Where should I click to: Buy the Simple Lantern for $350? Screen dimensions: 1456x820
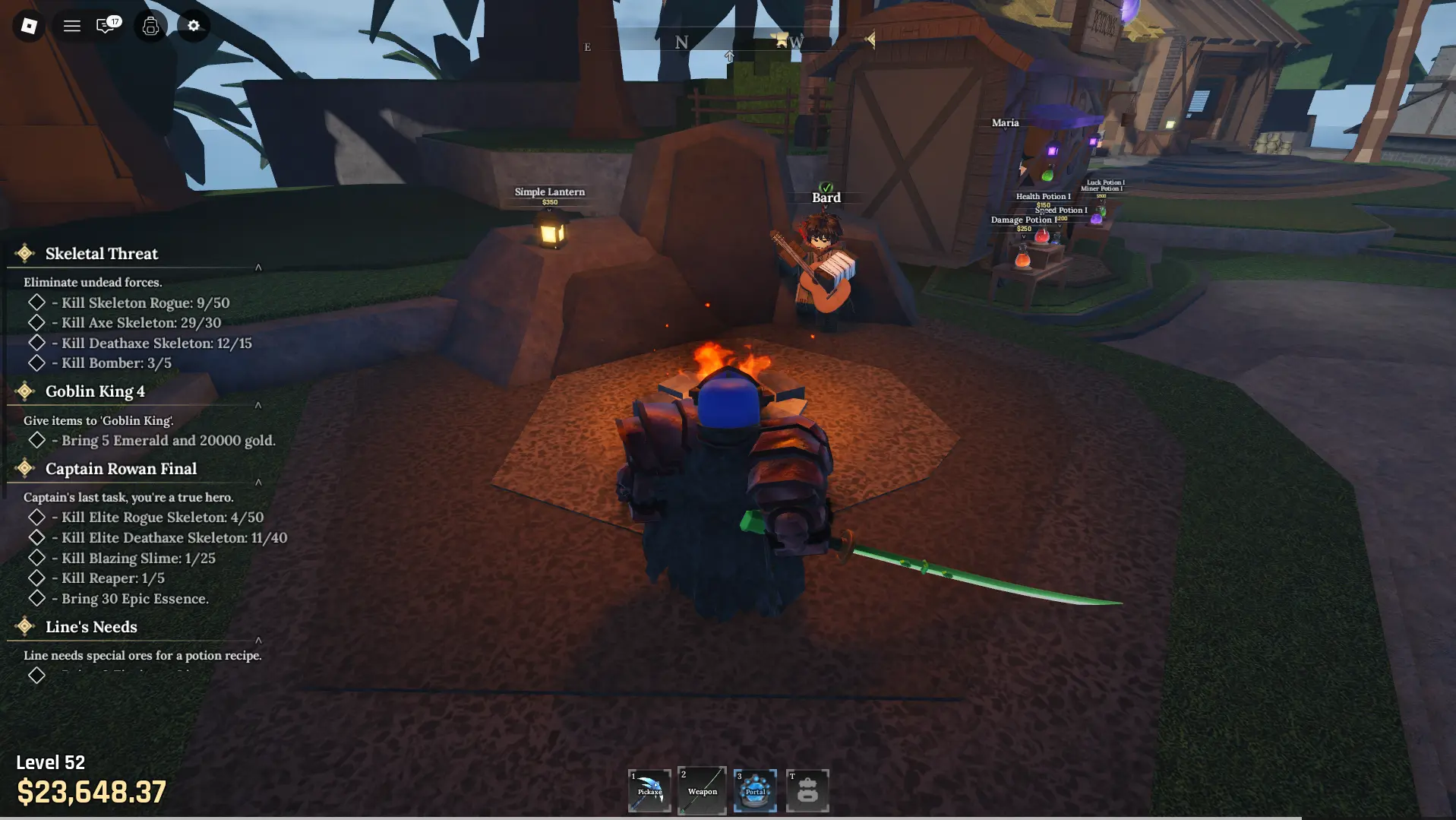[x=550, y=196]
